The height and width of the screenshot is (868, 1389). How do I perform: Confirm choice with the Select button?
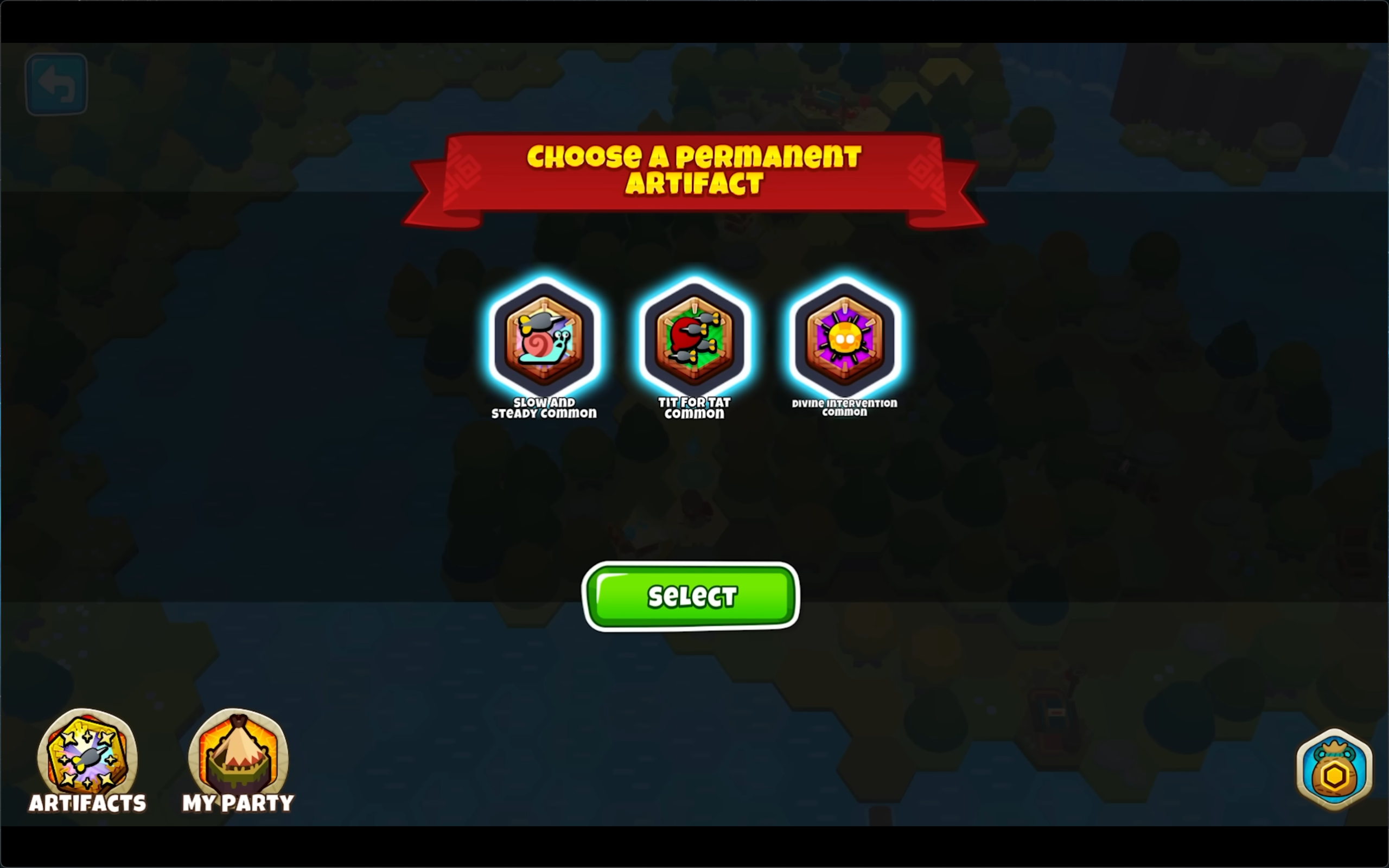pyautogui.click(x=691, y=596)
